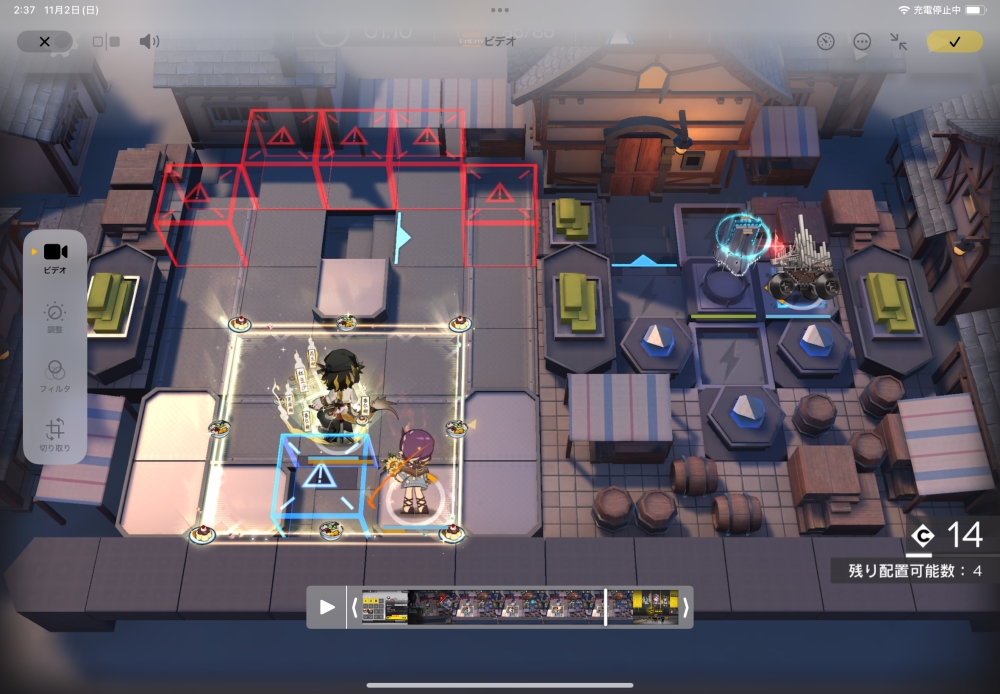The image size is (1000, 694).
Task: Open the dial icon beside the three dots
Action: coord(825,41)
